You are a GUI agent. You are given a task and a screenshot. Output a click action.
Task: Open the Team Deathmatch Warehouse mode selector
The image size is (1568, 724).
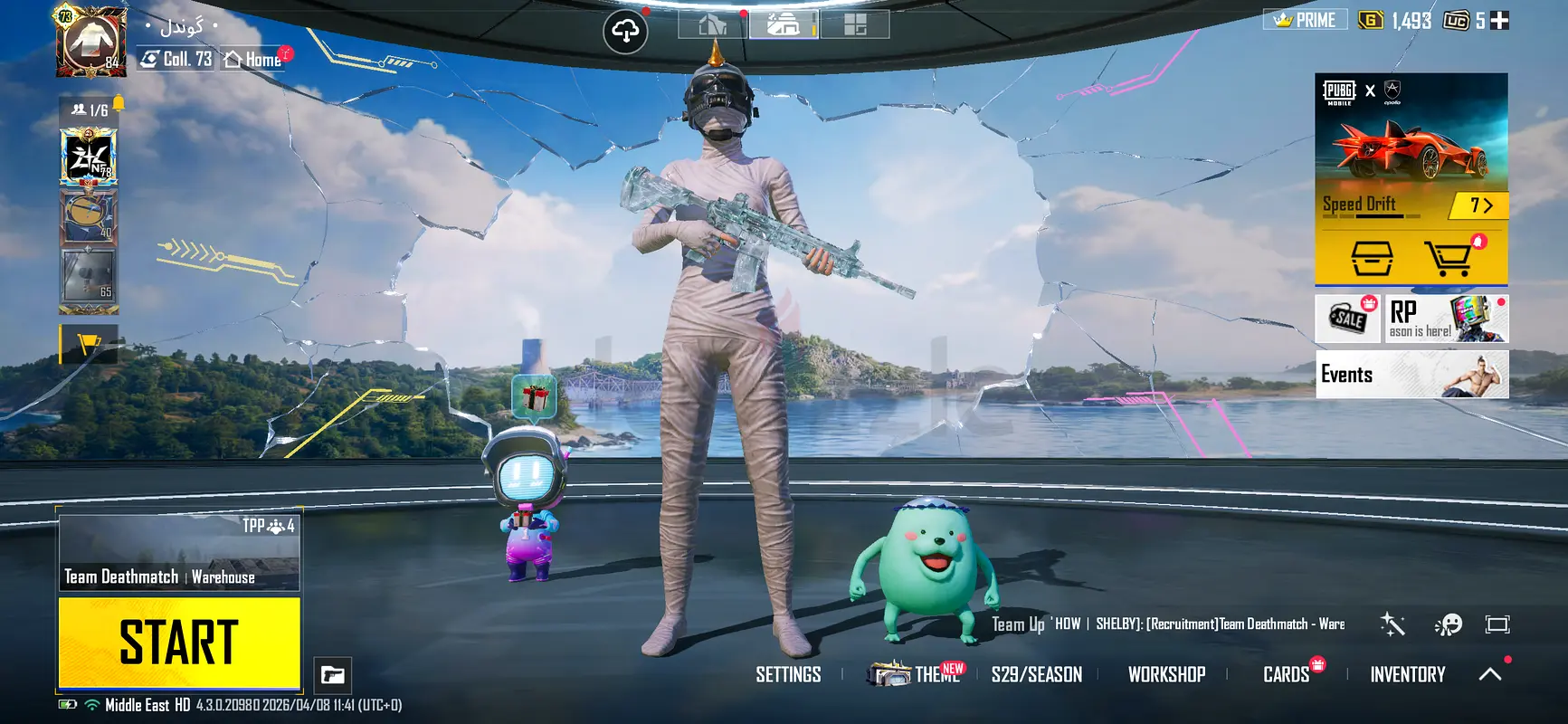coord(179,552)
